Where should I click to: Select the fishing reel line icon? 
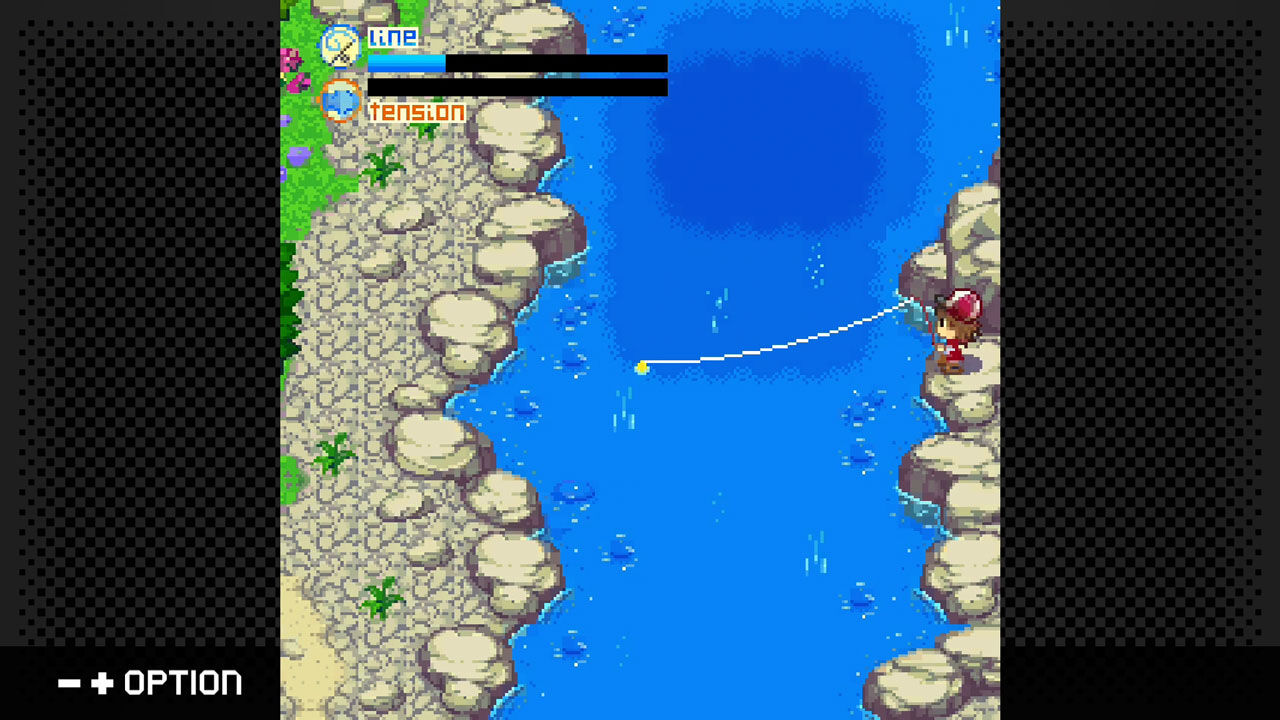tap(341, 46)
